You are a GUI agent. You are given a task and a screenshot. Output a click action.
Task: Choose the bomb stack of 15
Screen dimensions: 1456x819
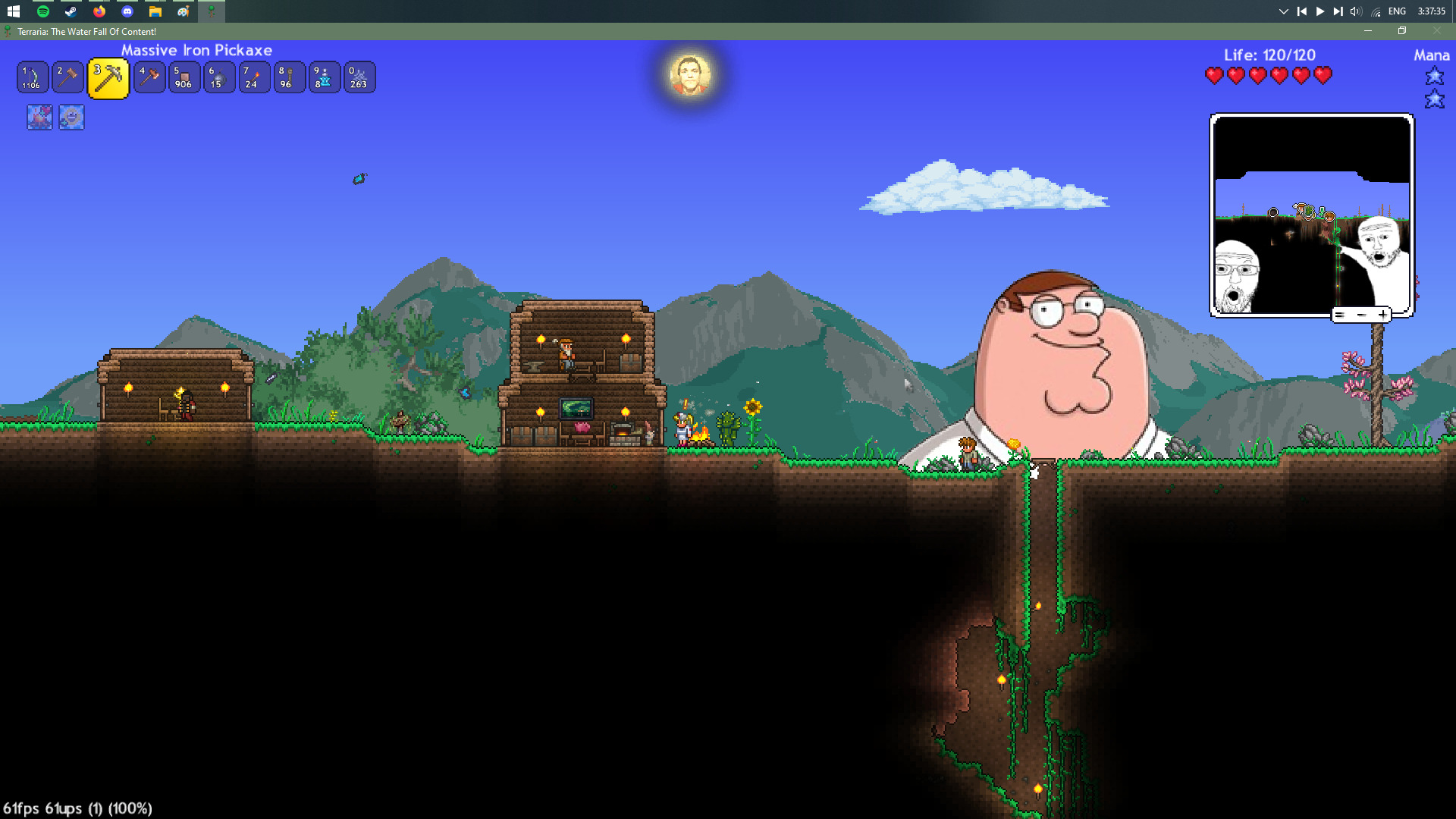[219, 77]
